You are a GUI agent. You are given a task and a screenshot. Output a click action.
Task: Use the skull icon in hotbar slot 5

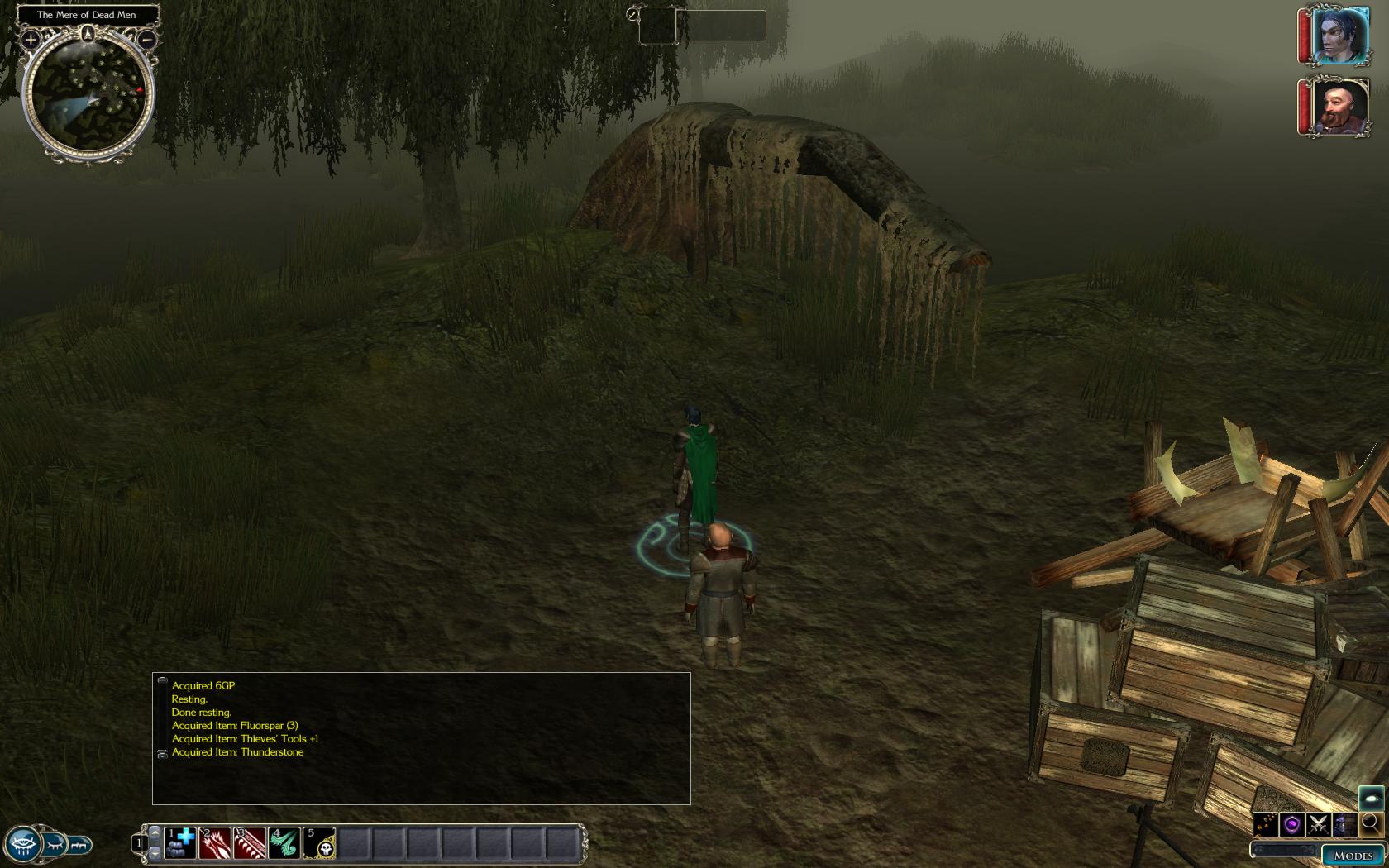(x=319, y=844)
